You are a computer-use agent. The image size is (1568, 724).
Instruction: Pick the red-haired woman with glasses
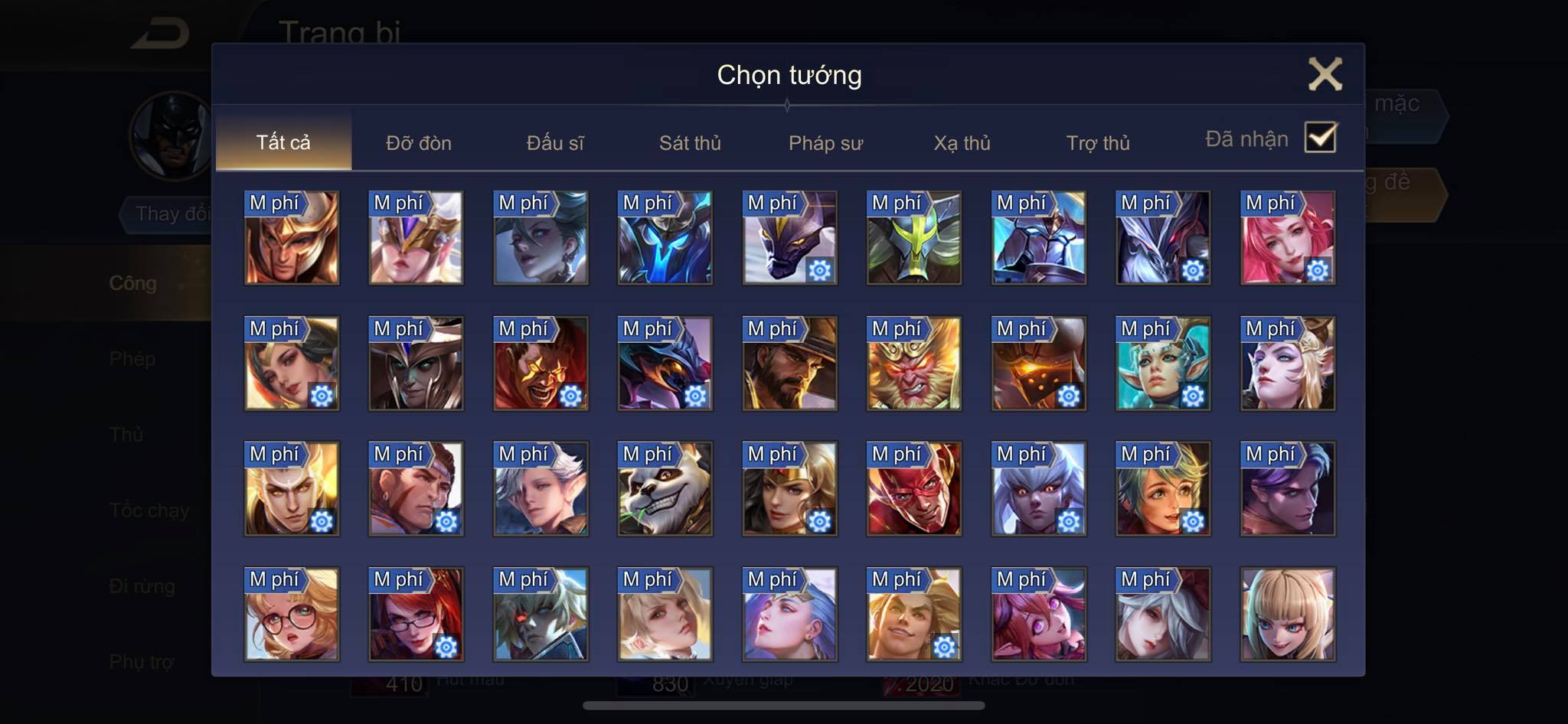tap(416, 615)
